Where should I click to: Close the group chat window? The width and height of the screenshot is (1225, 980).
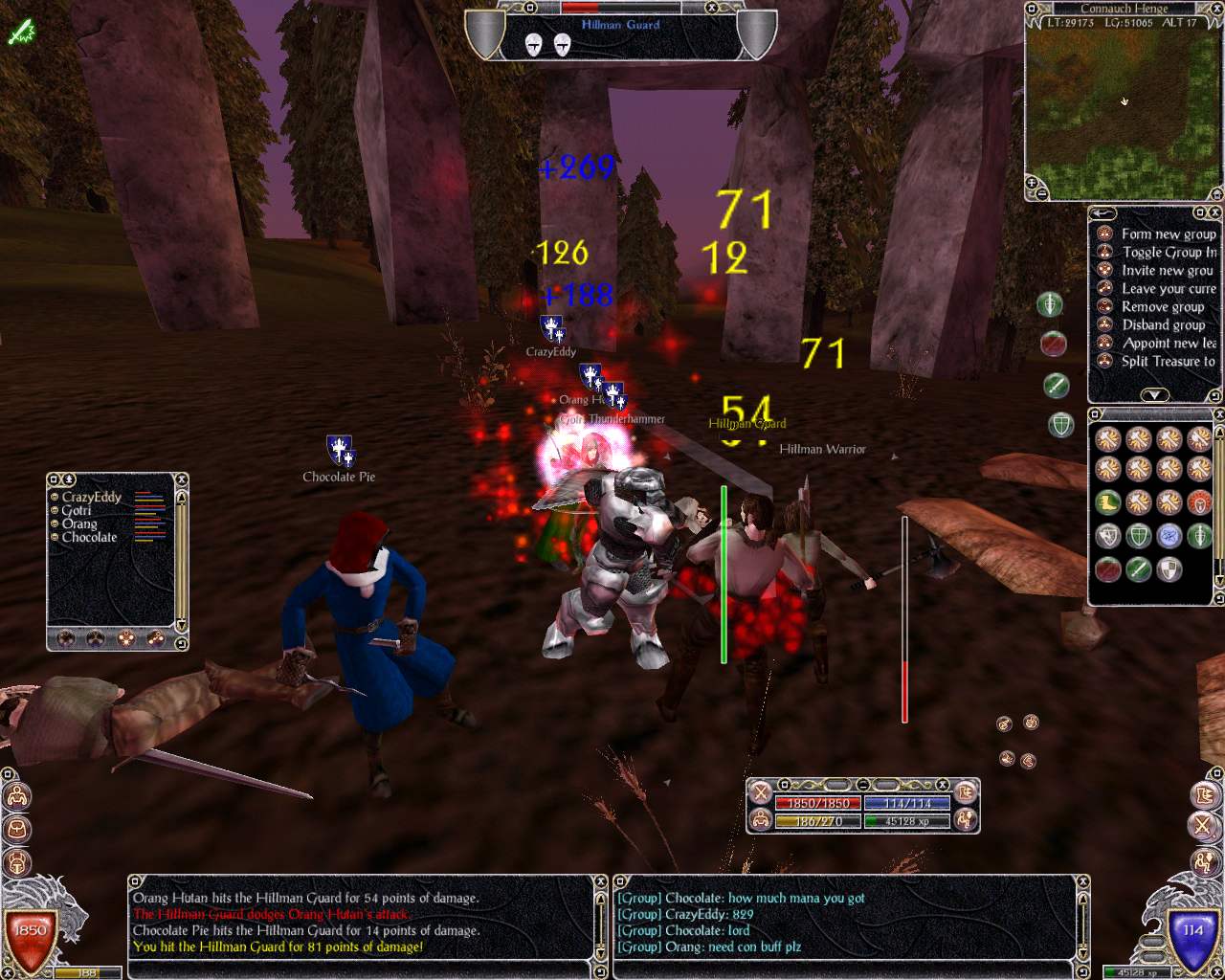[x=1083, y=881]
